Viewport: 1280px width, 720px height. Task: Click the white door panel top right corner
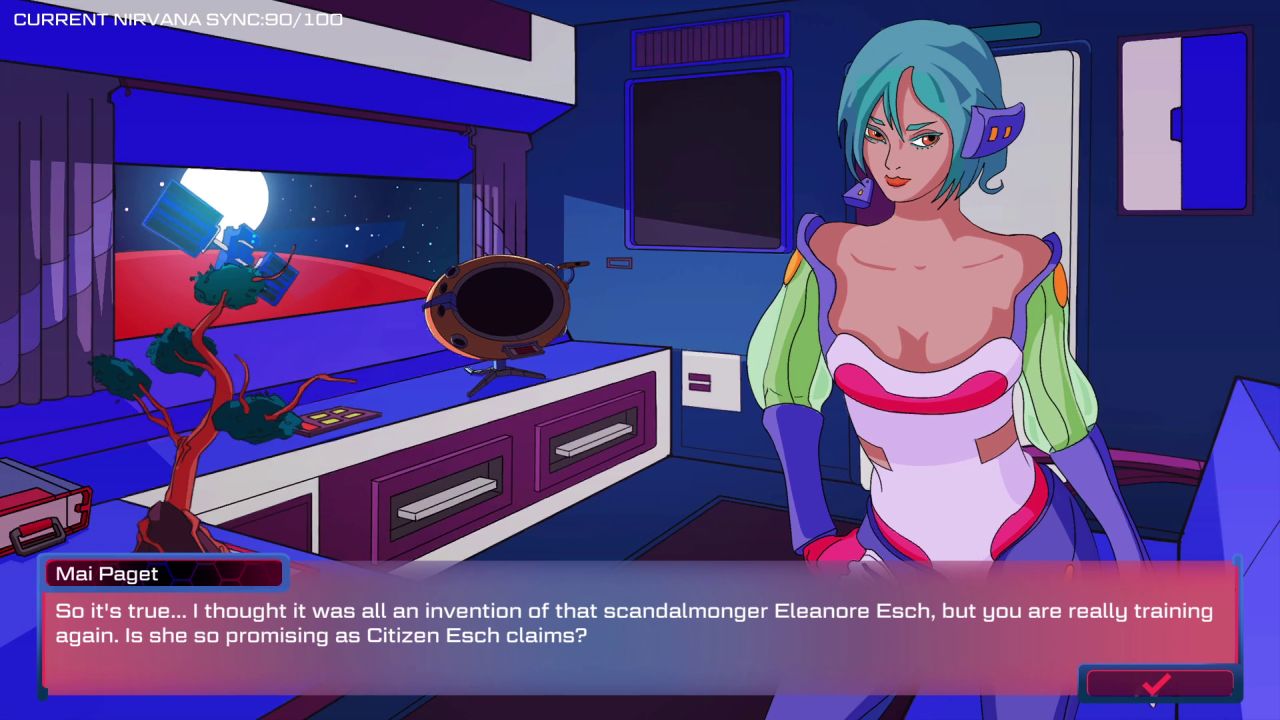[1150, 120]
